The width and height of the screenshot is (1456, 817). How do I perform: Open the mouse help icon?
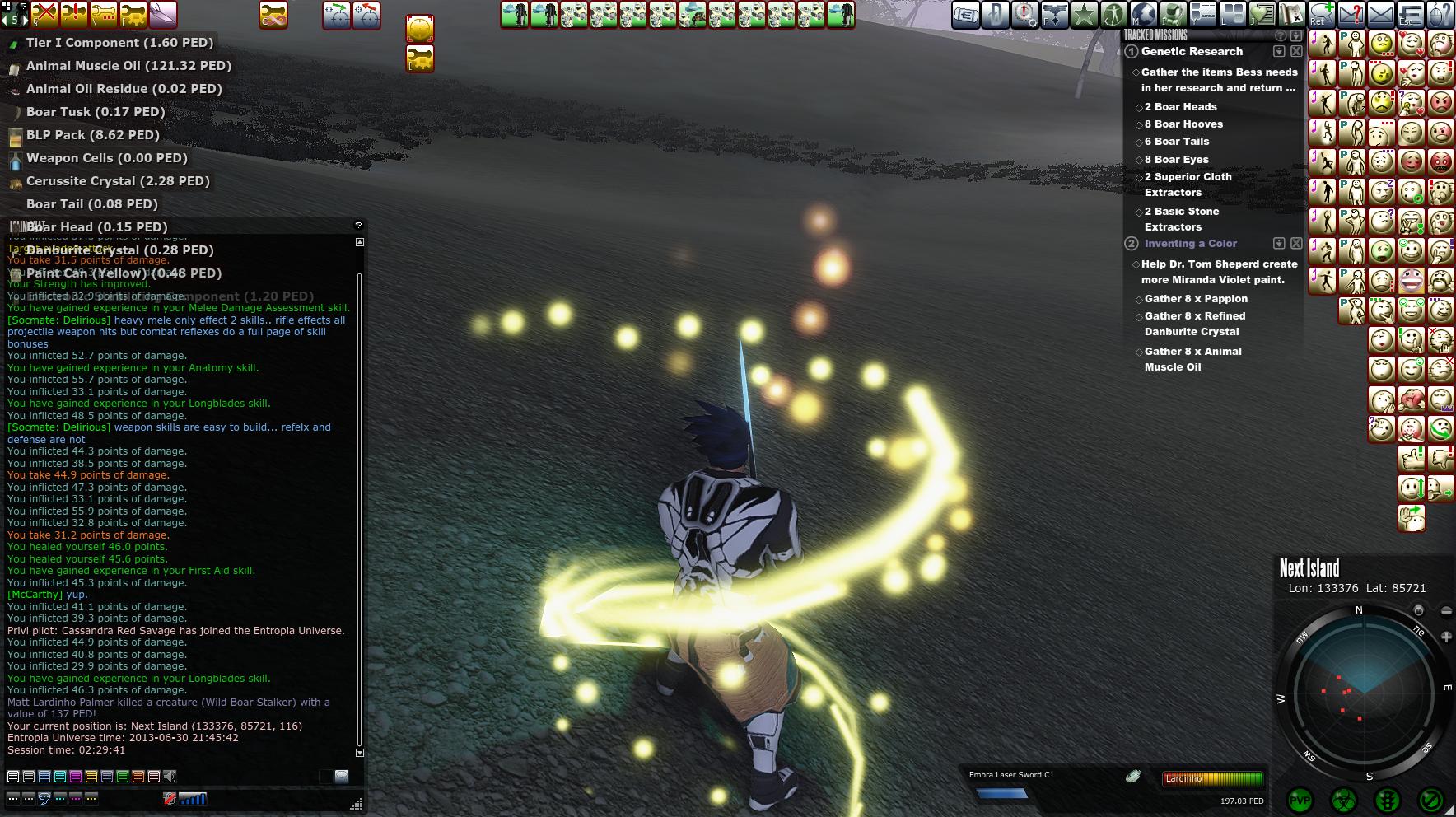[x=1440, y=14]
